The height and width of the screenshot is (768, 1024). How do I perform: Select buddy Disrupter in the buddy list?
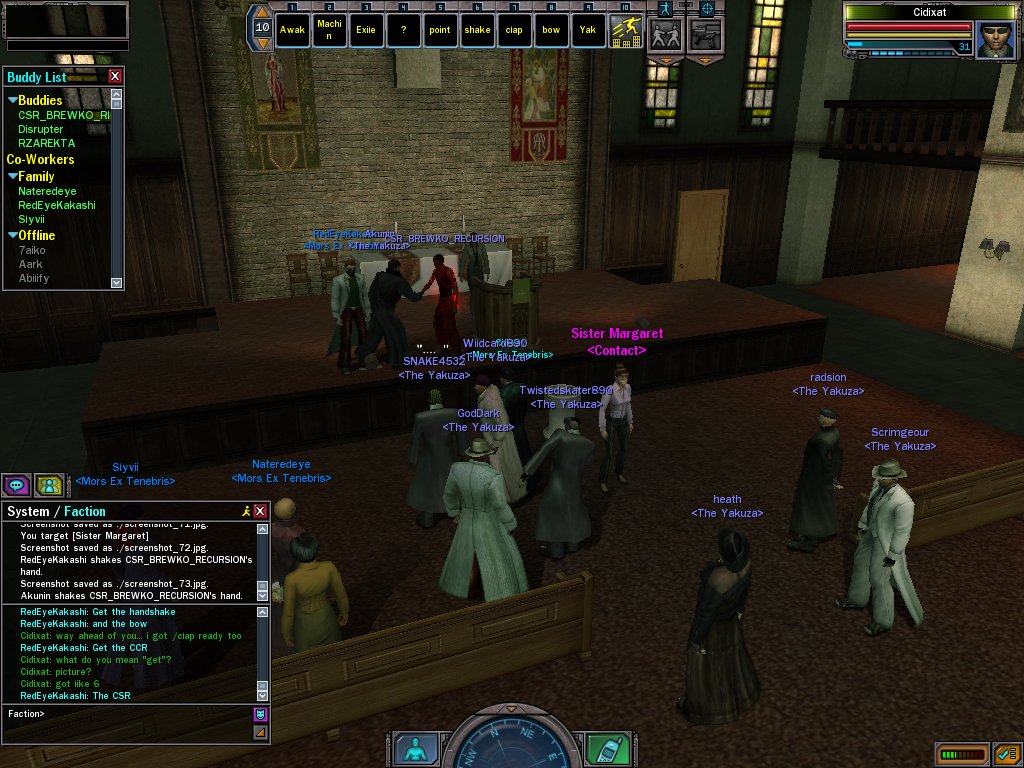40,129
